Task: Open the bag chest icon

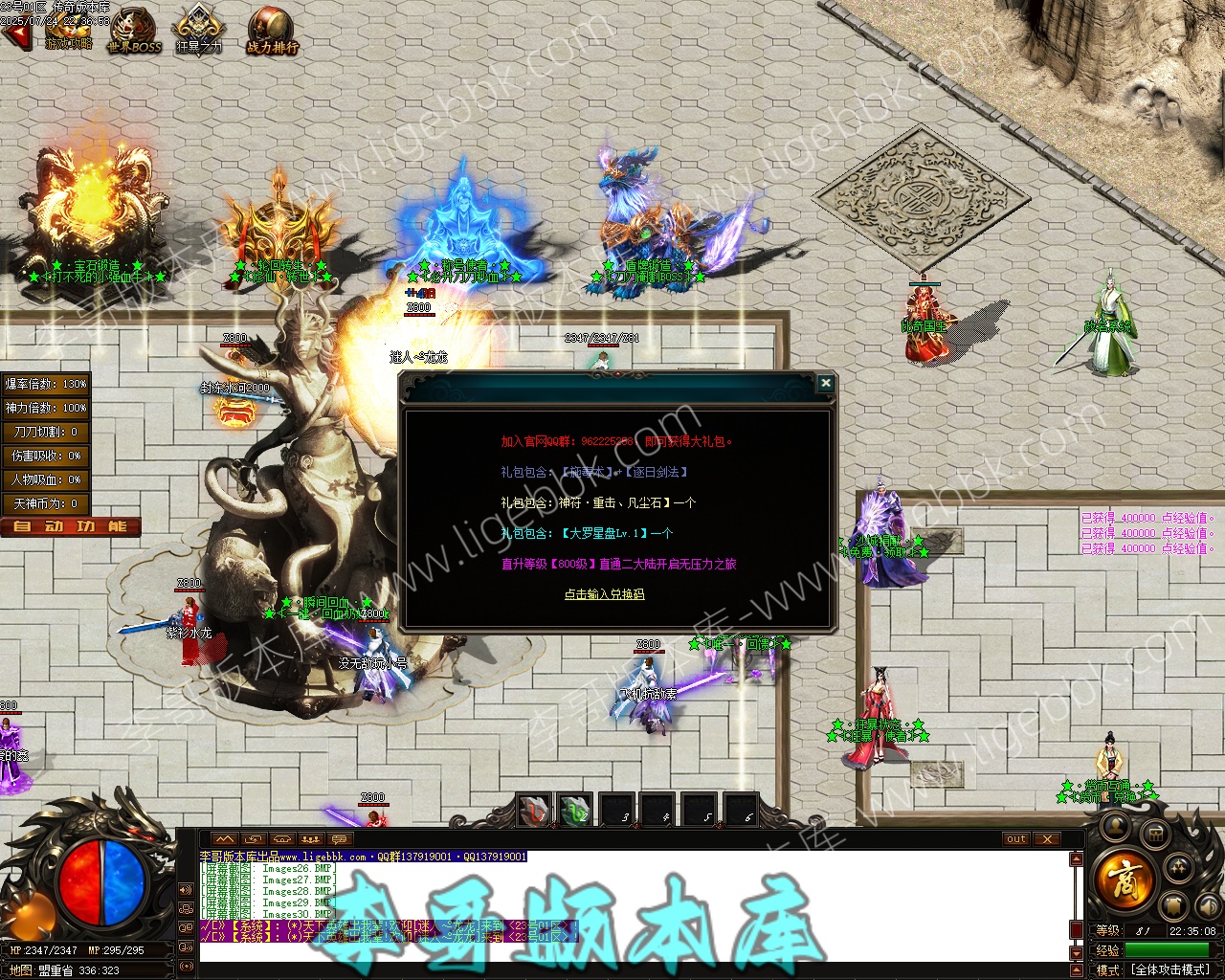Action: point(1155,835)
